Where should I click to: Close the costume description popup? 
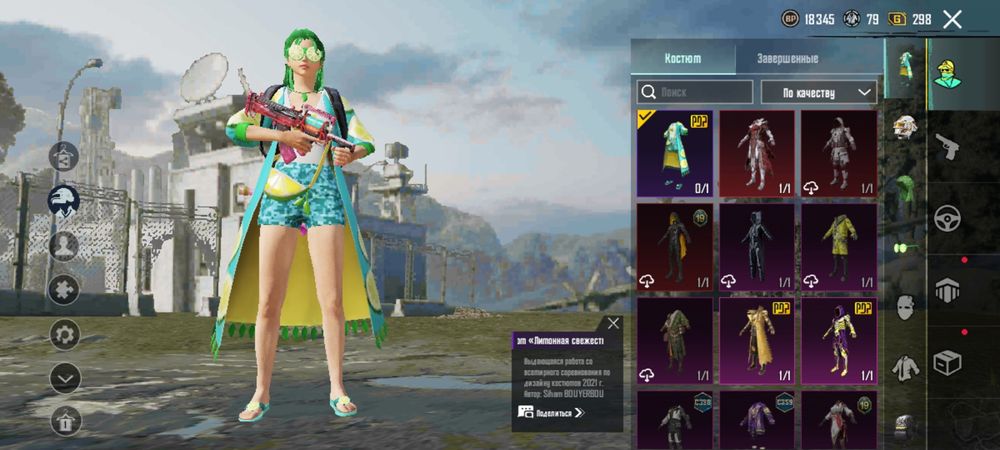(x=613, y=323)
